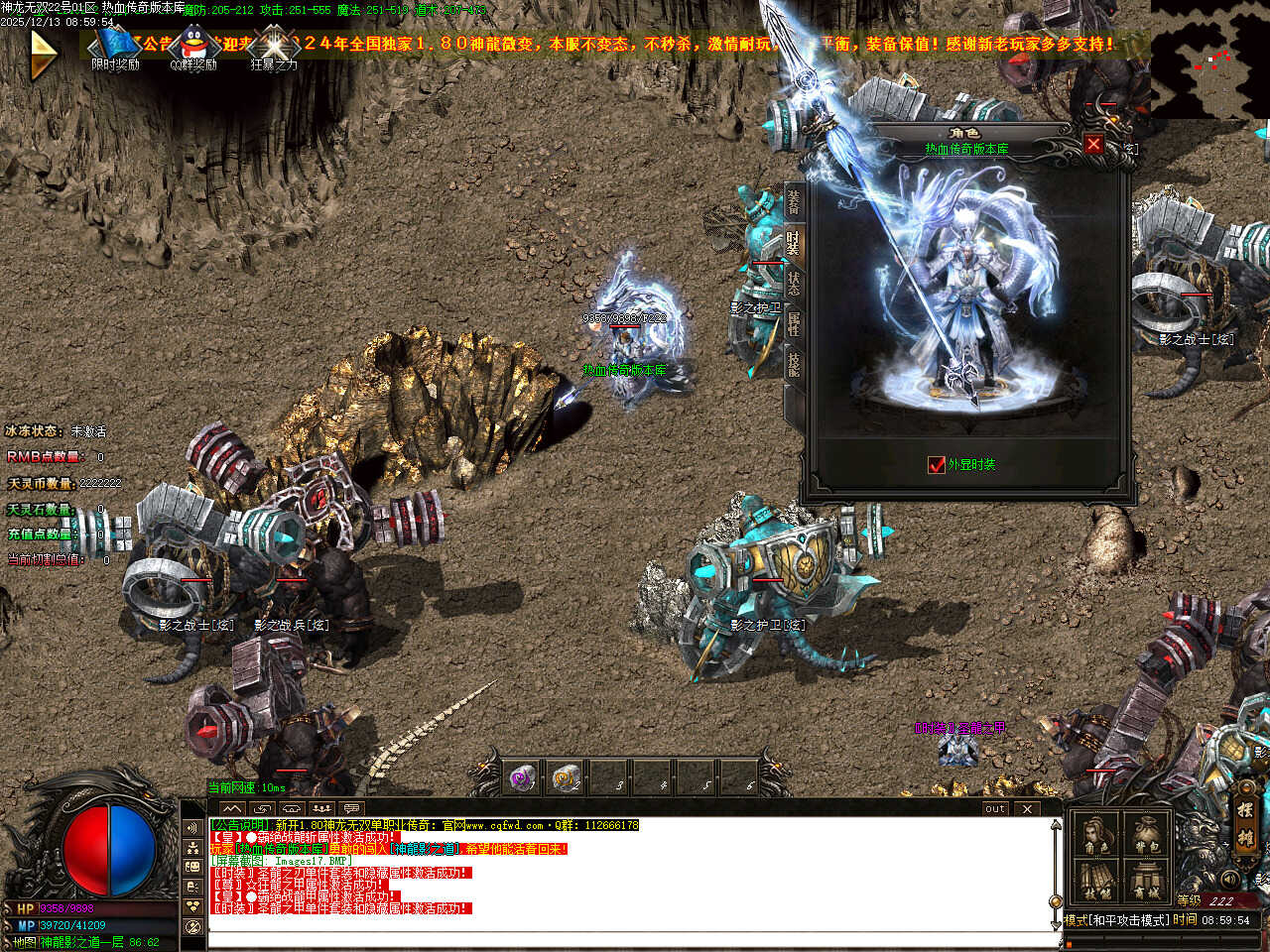Open the 角色 character menu button
Screen dimensions: 1270x952
pyautogui.click(x=1096, y=834)
